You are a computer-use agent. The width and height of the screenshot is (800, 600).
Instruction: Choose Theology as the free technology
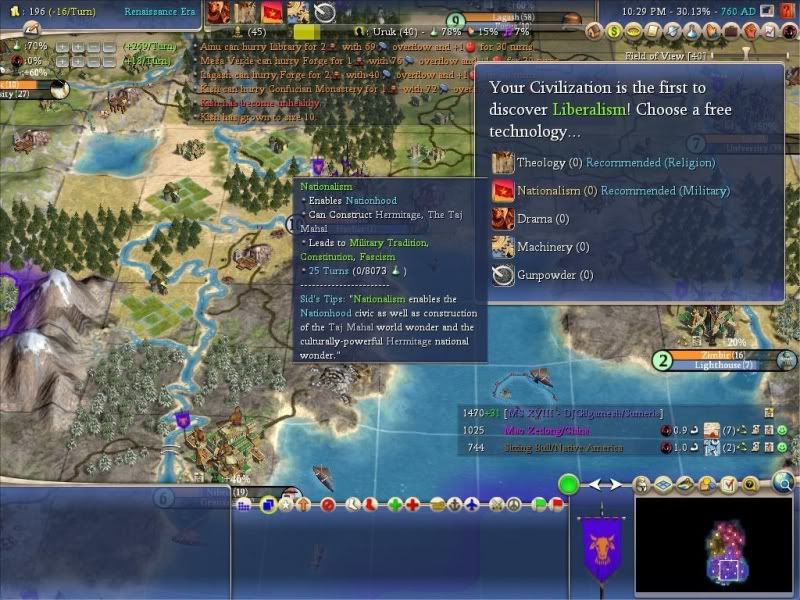(541, 162)
